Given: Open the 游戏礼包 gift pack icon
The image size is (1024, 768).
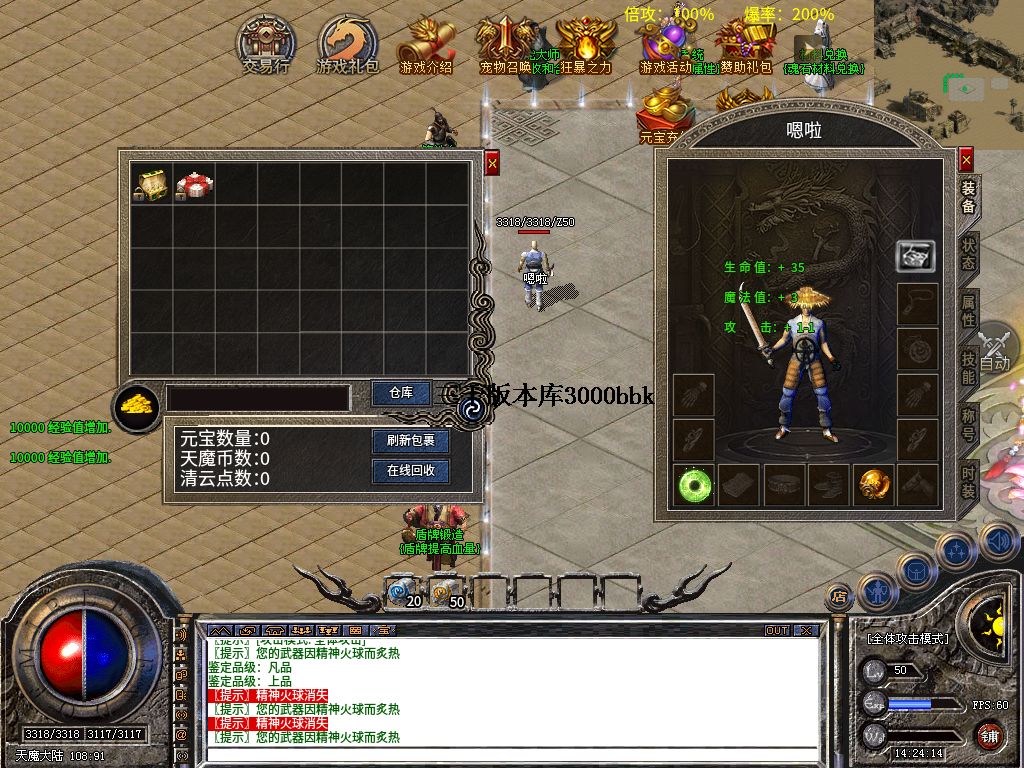Looking at the screenshot, I should tap(347, 42).
